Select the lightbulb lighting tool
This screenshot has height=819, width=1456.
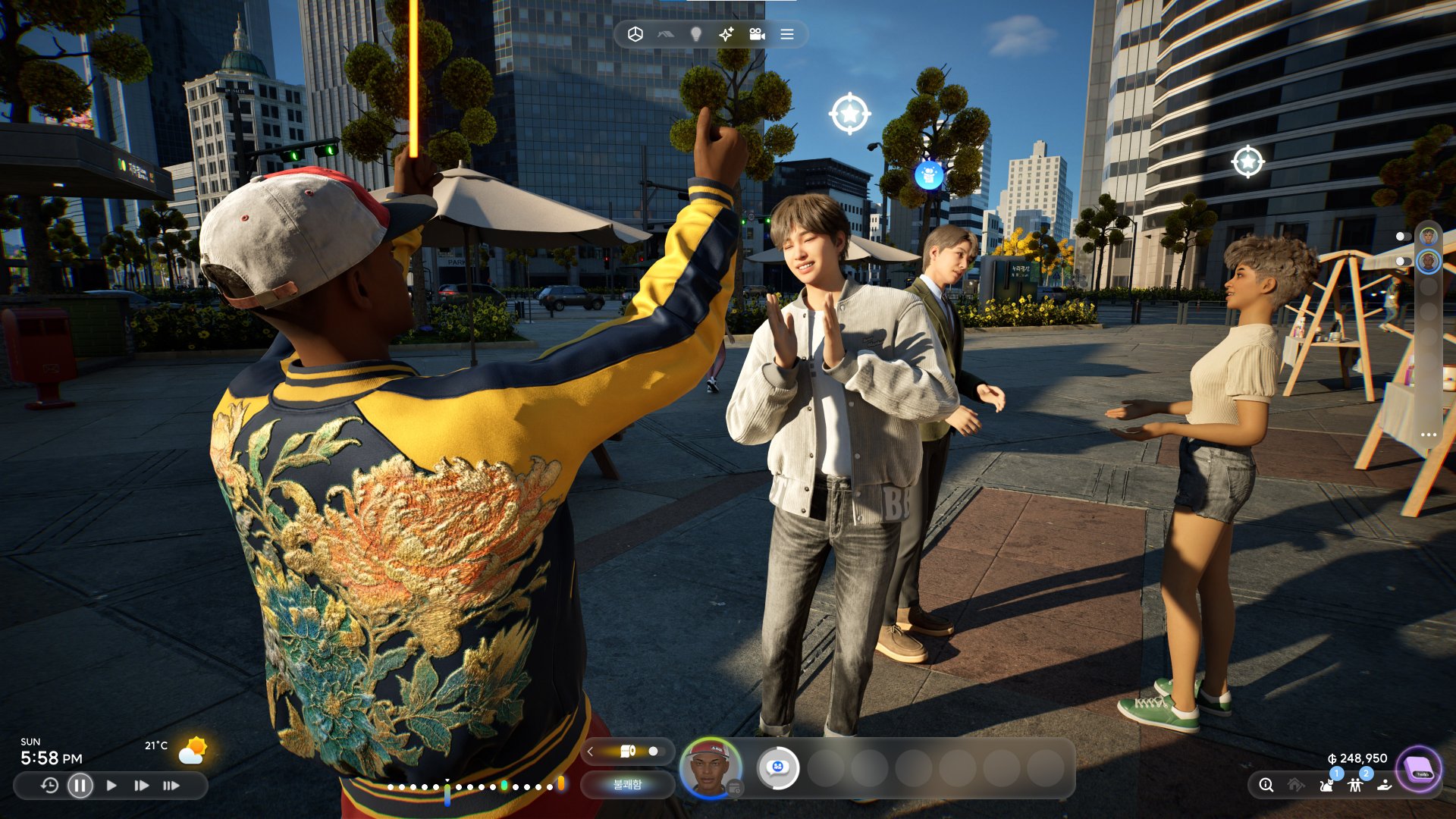coord(696,35)
